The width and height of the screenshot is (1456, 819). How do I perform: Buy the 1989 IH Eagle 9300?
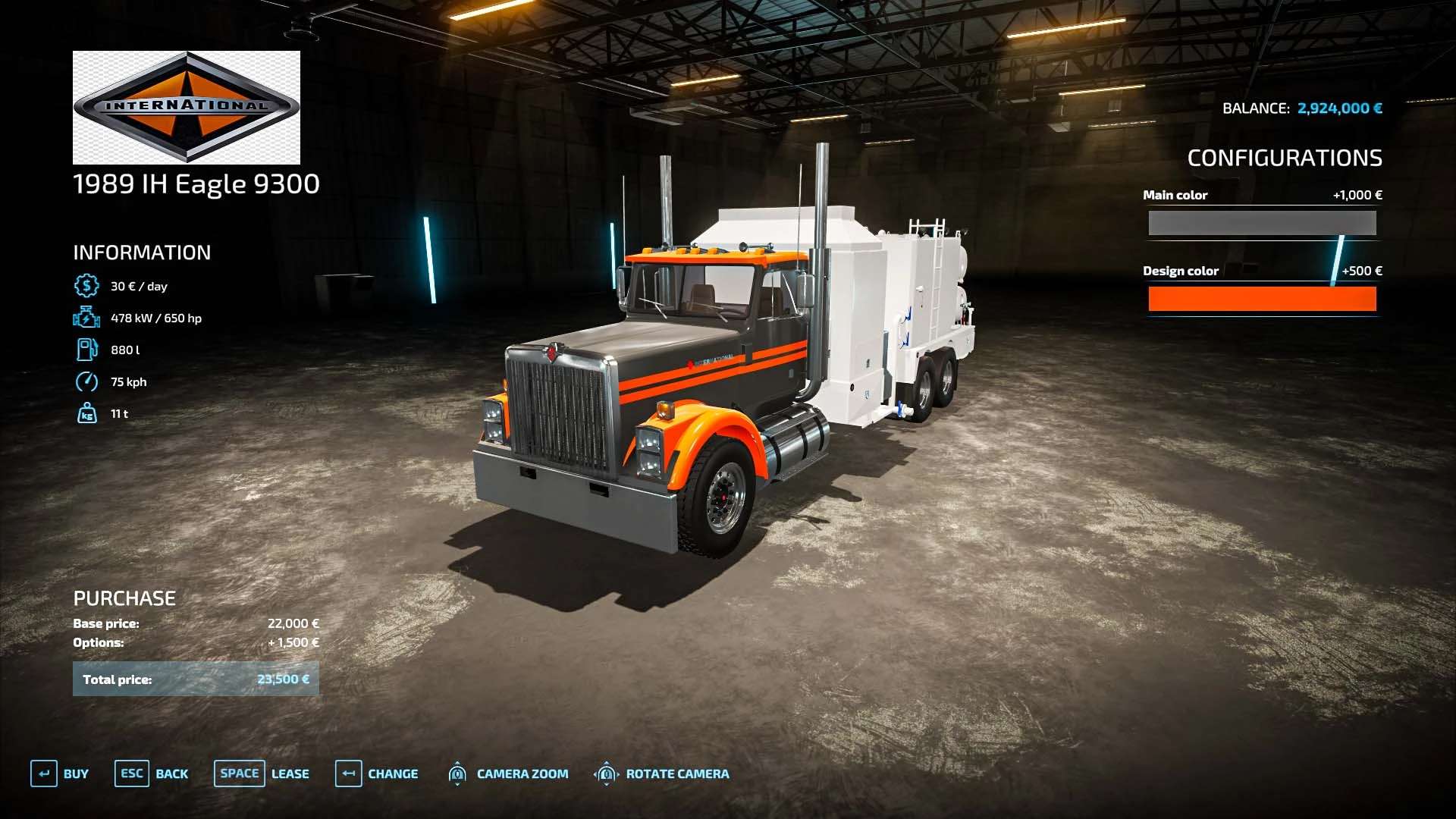pyautogui.click(x=60, y=773)
